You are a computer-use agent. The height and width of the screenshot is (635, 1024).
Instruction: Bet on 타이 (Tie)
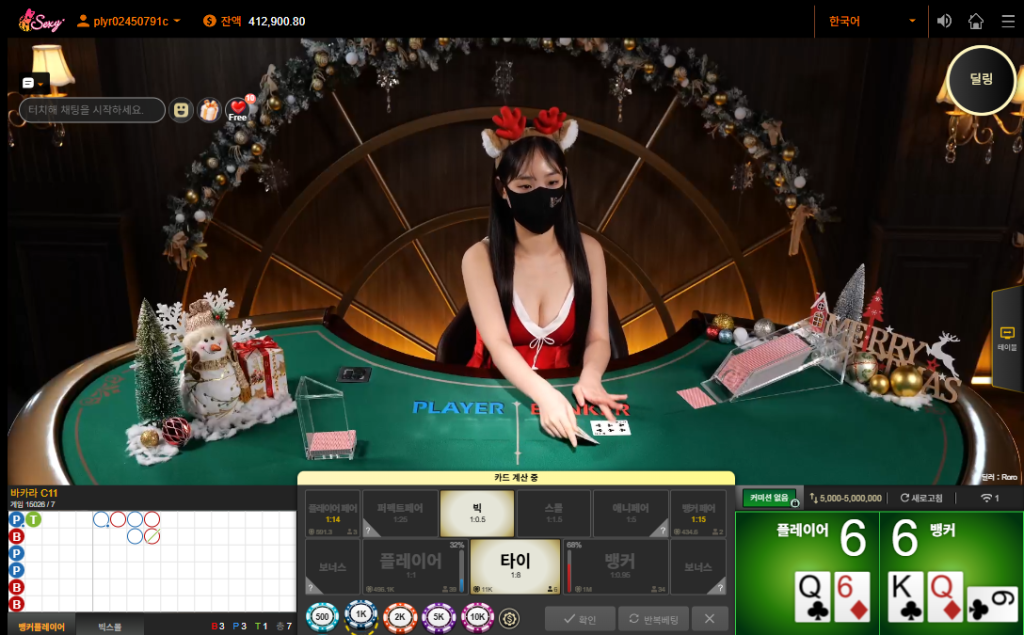click(515, 566)
